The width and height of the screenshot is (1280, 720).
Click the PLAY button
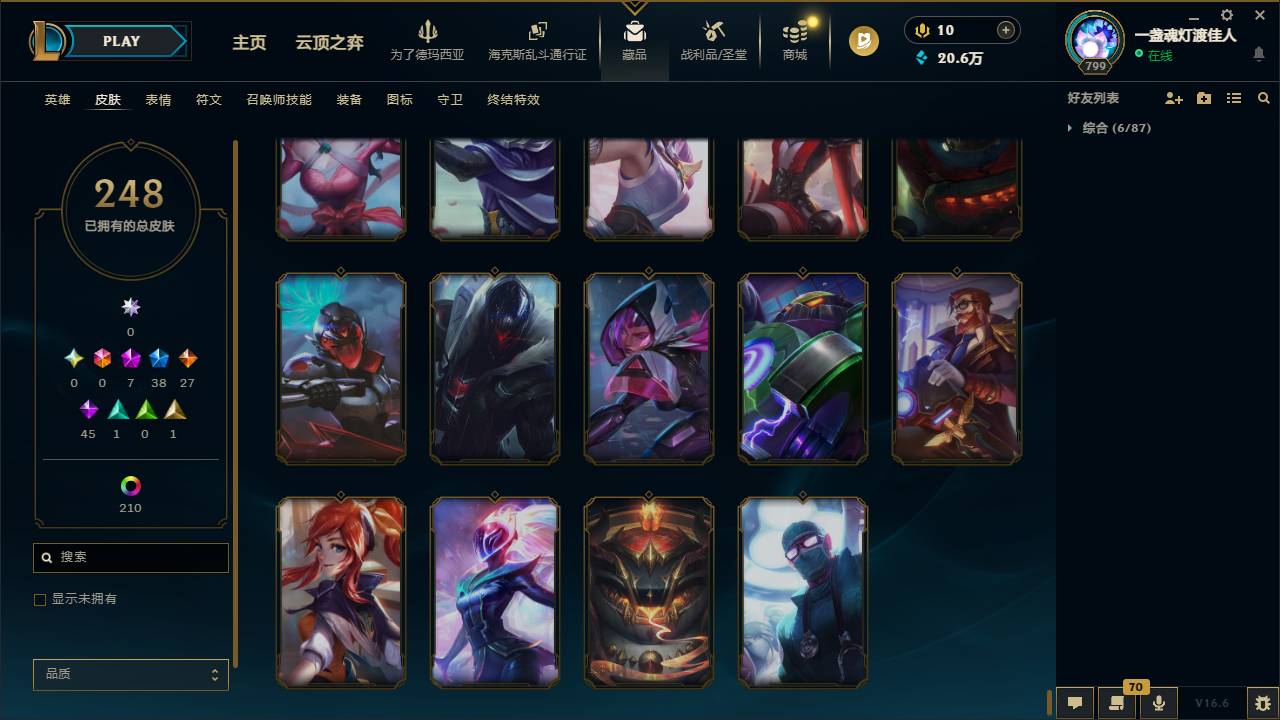pos(120,41)
